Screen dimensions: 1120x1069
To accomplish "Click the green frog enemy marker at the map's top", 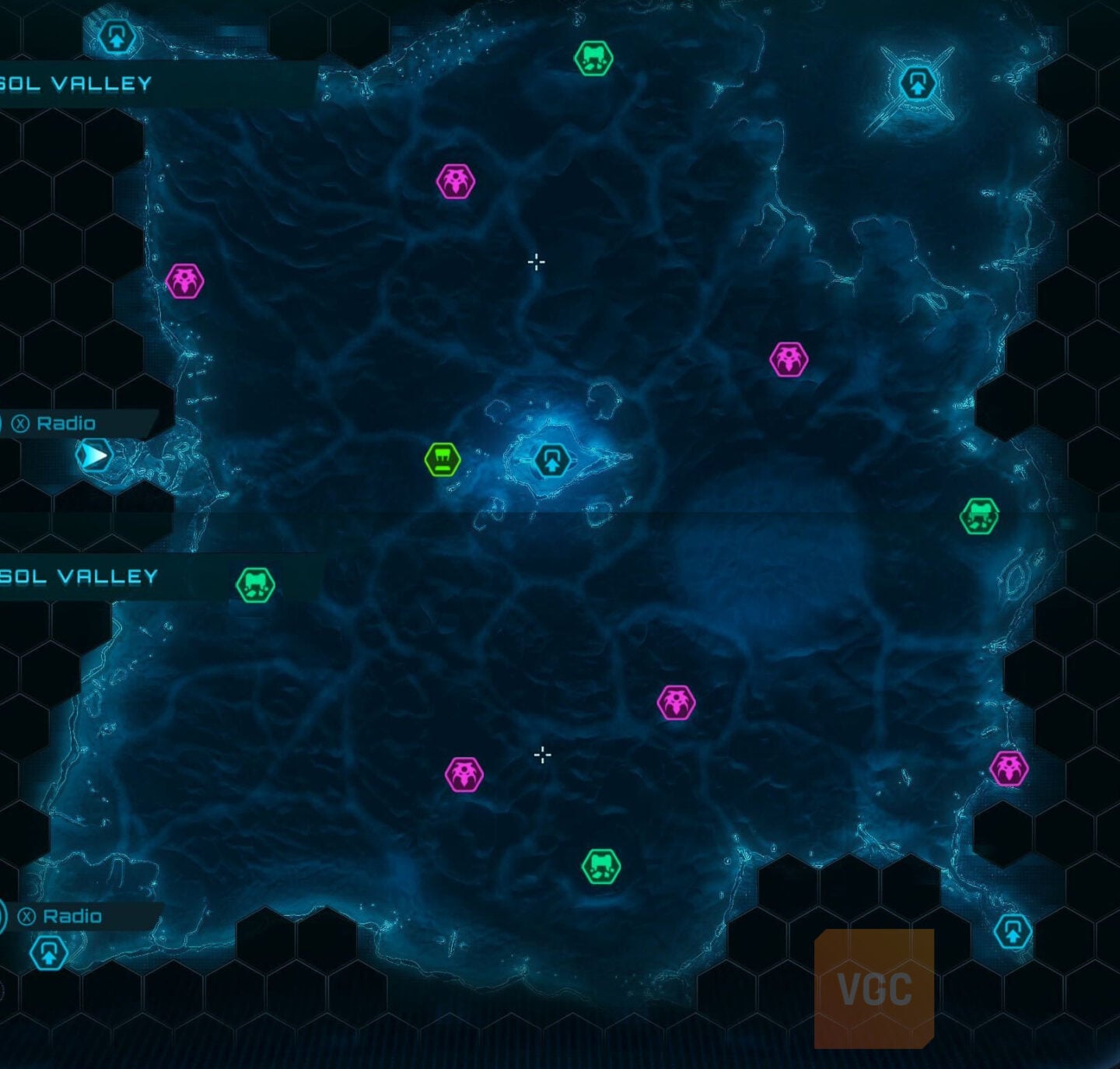I will [x=595, y=58].
